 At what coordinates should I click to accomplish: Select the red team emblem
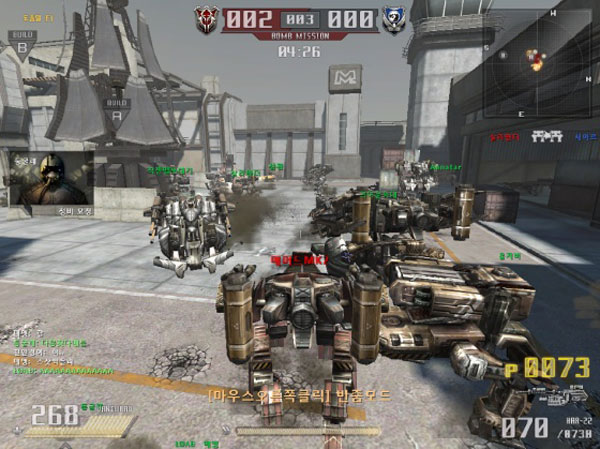tap(208, 18)
